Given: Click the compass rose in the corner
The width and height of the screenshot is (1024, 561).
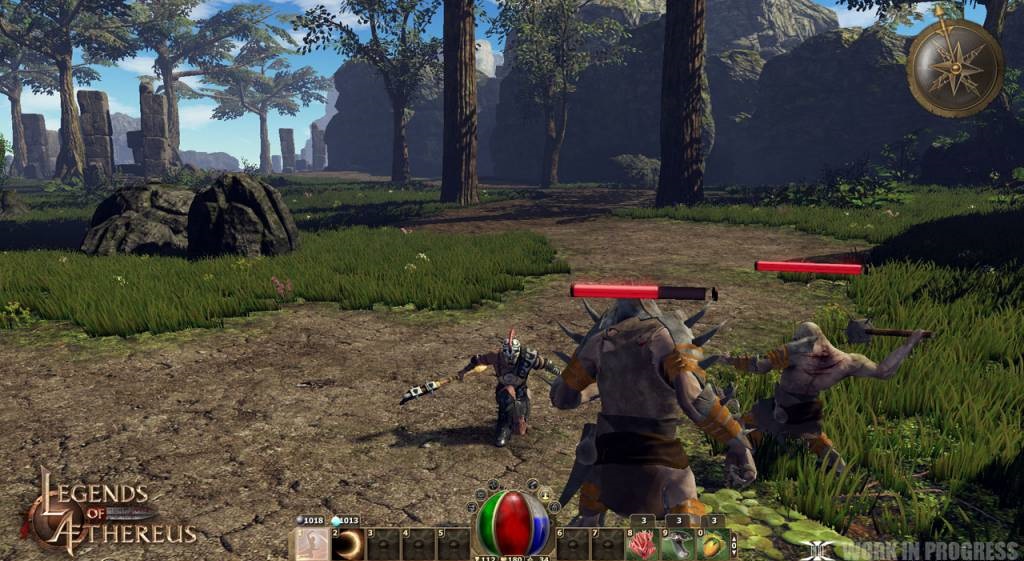Looking at the screenshot, I should (955, 68).
